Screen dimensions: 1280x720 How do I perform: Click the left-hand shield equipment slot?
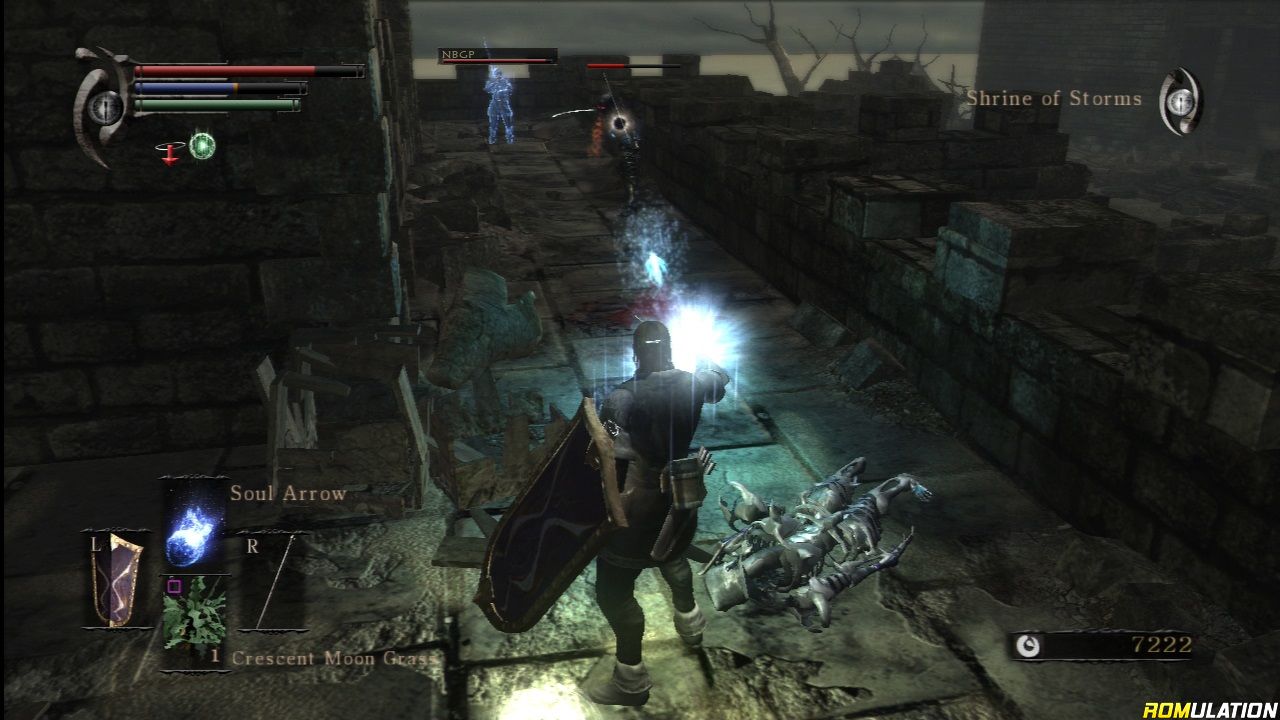click(x=113, y=580)
